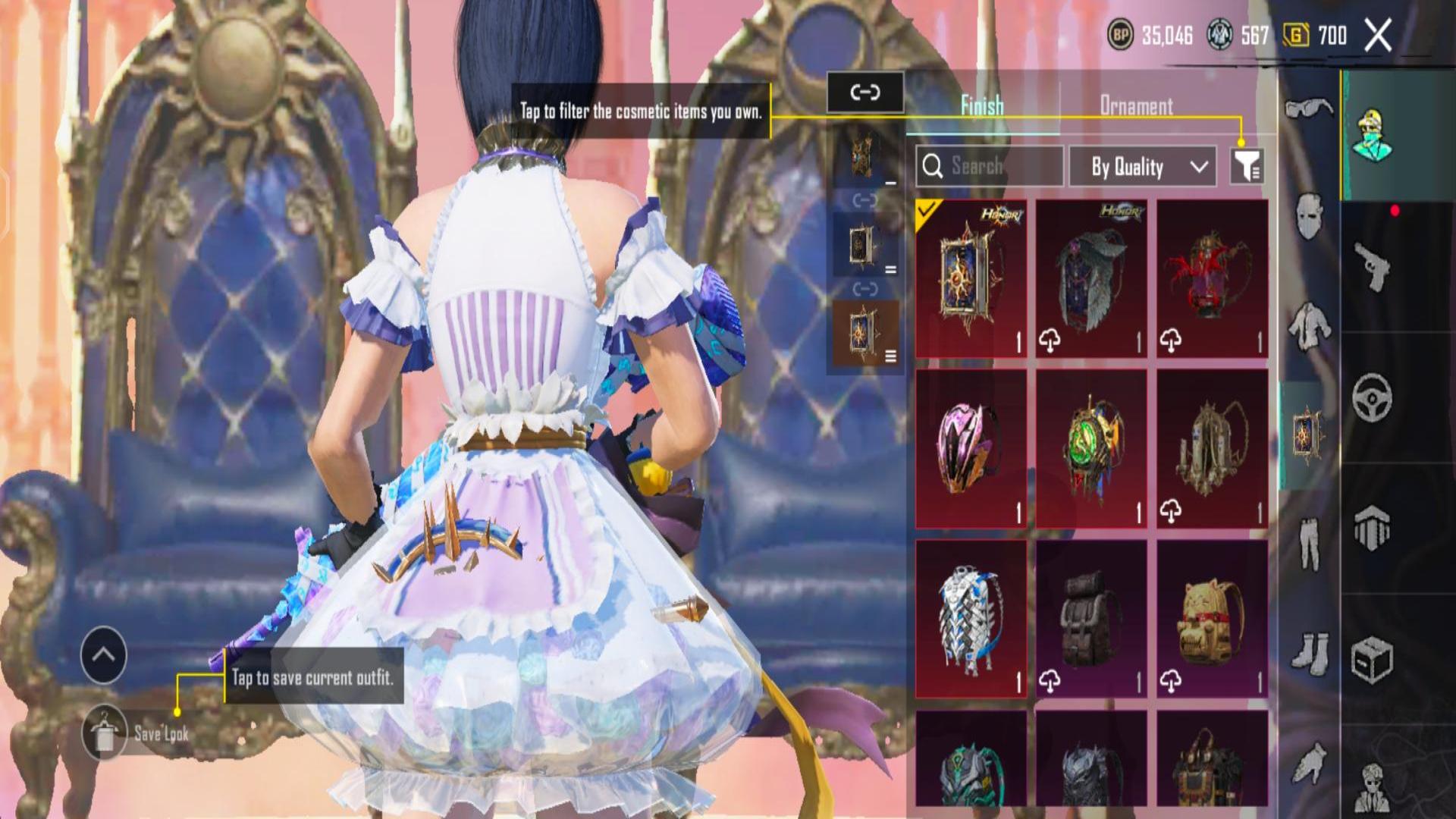Click the Search field

(989, 166)
